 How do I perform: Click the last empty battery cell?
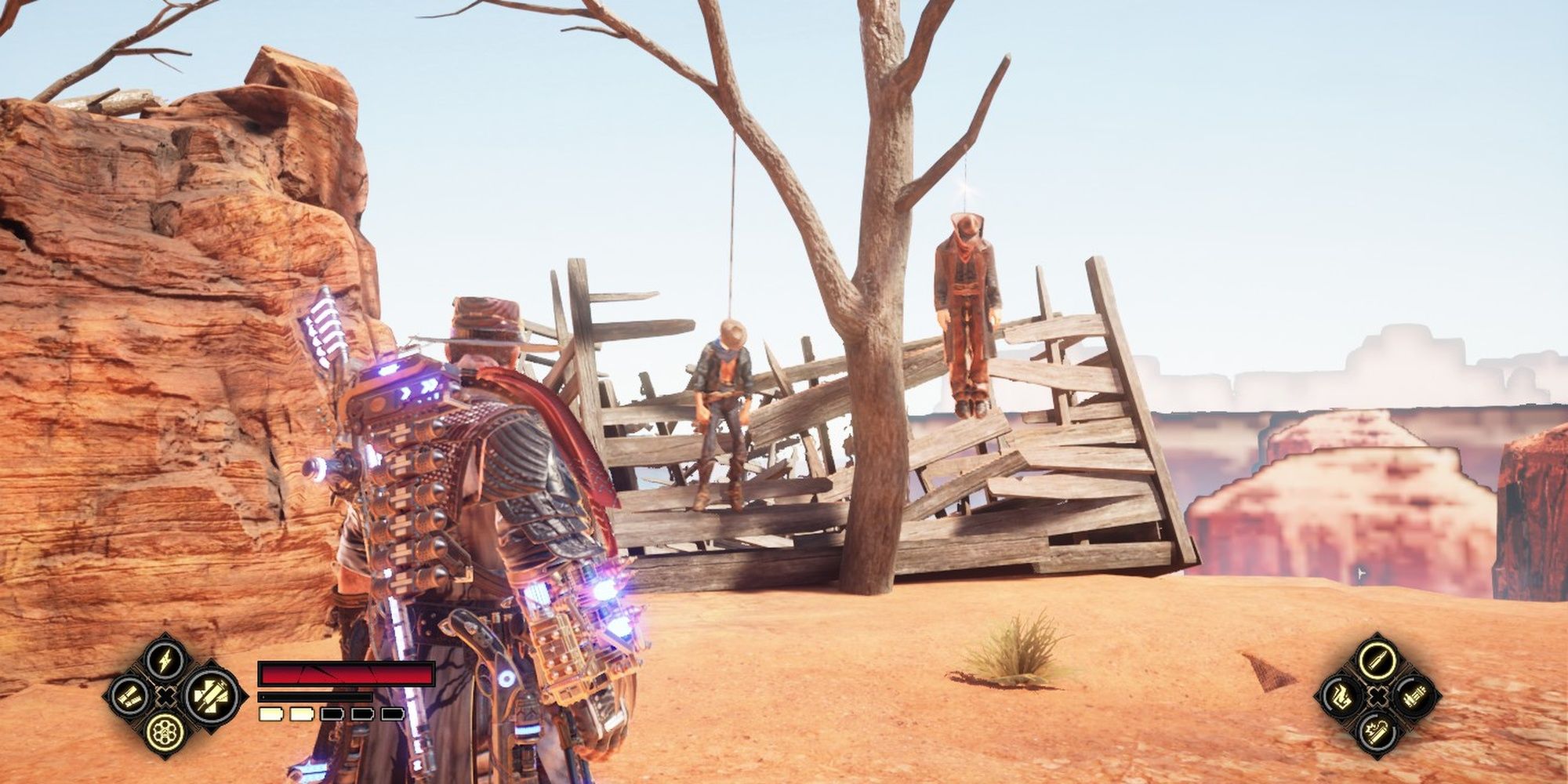coord(393,714)
